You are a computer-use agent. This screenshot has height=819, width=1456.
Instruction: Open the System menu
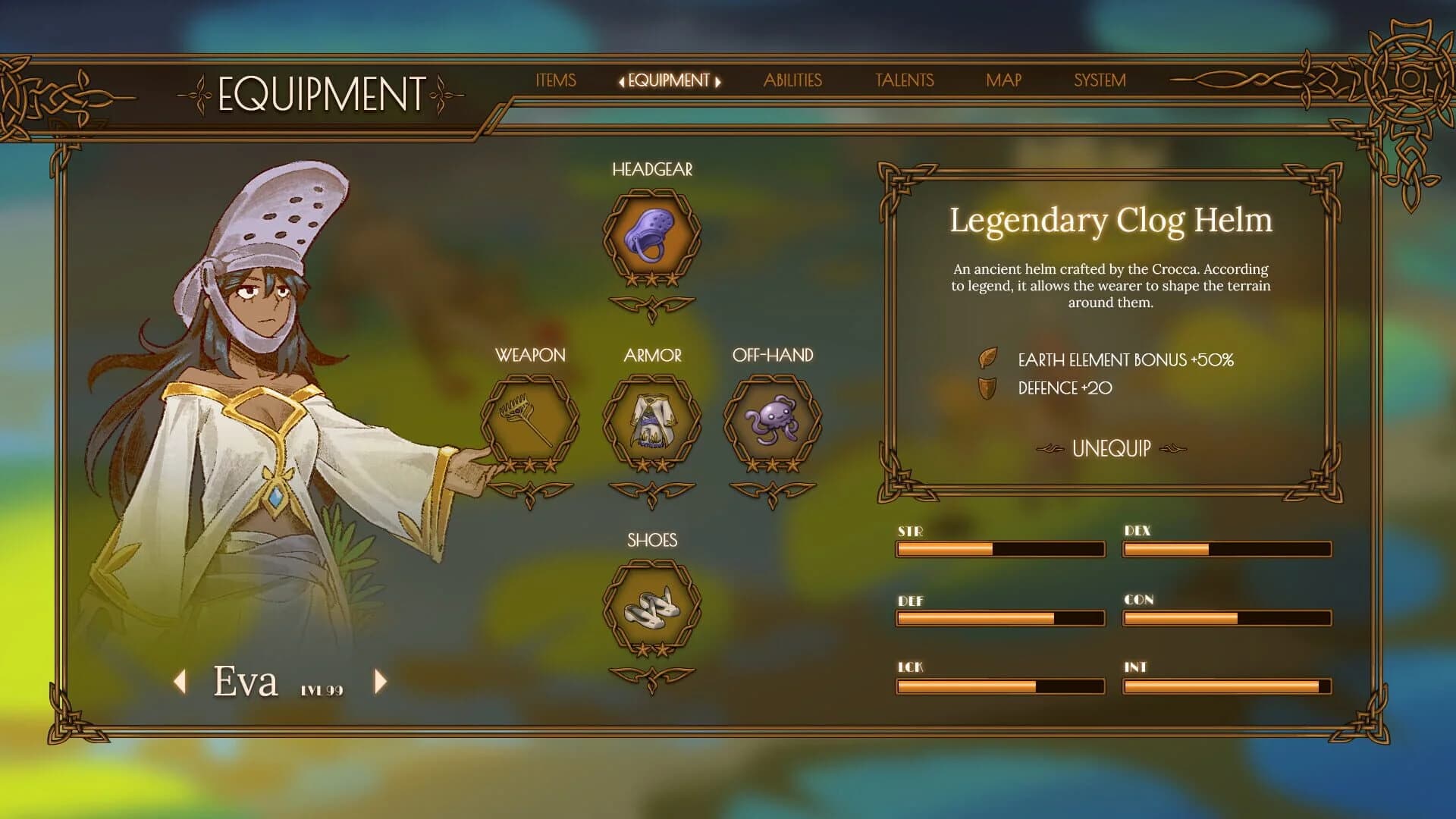coord(1099,80)
